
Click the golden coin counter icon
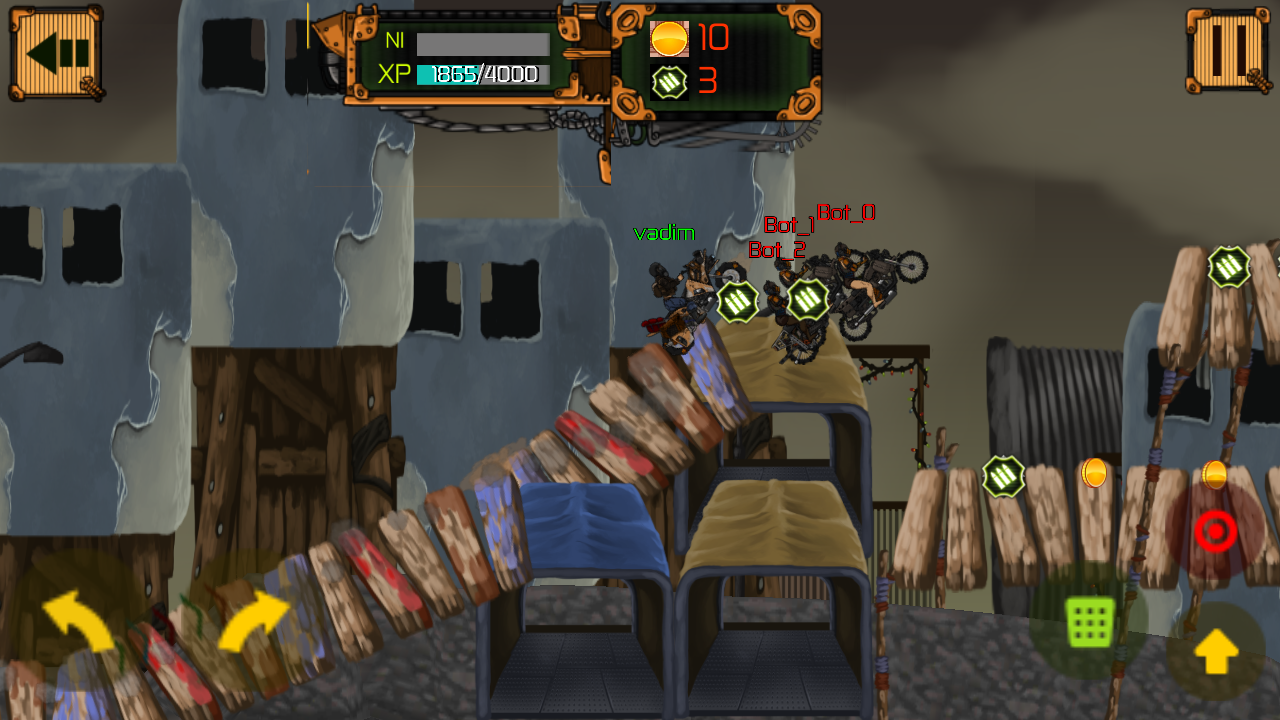668,38
